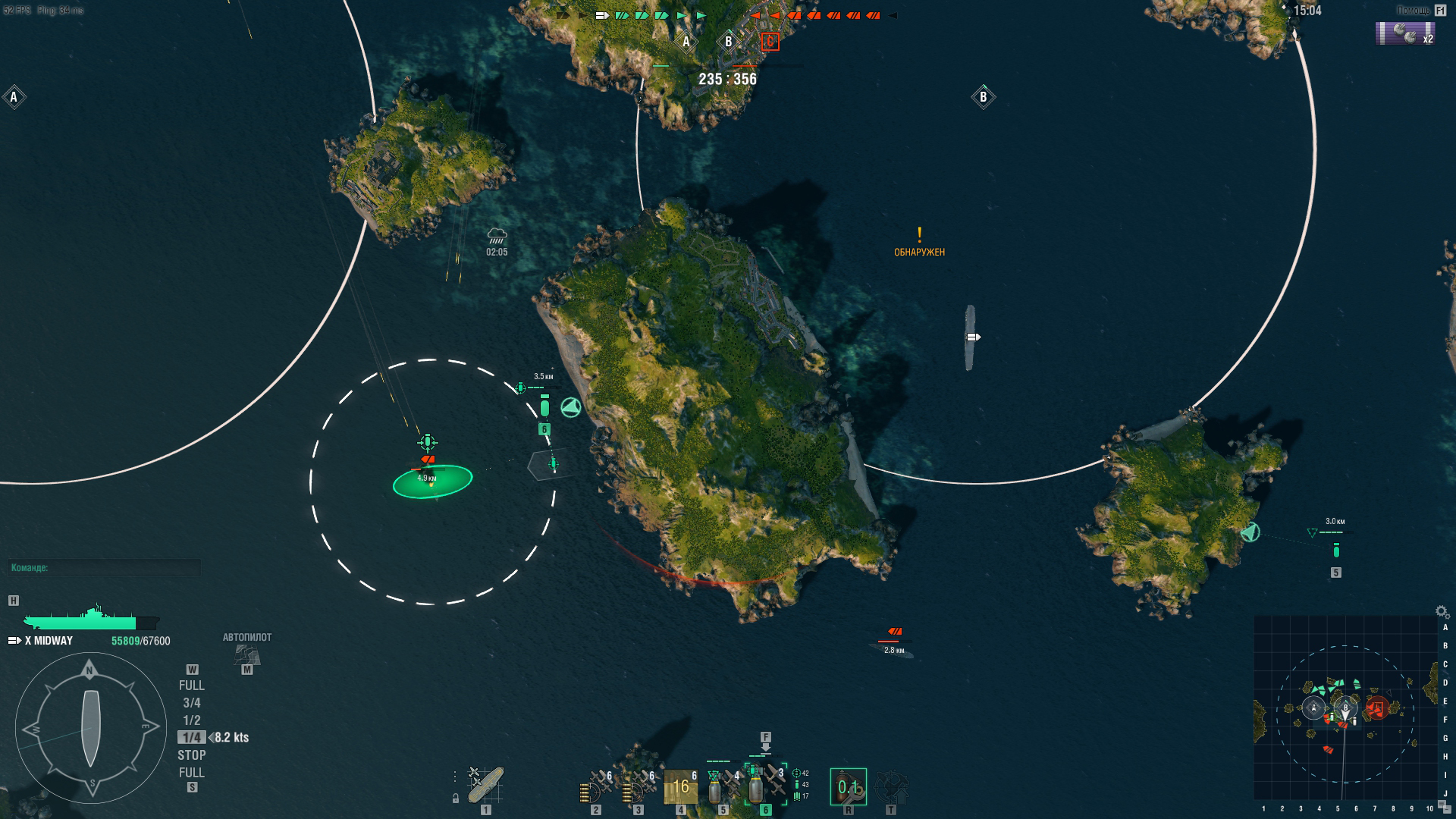Set engine telegraph to FULL ahead
This screenshot has width=1456, height=819.
tap(191, 686)
